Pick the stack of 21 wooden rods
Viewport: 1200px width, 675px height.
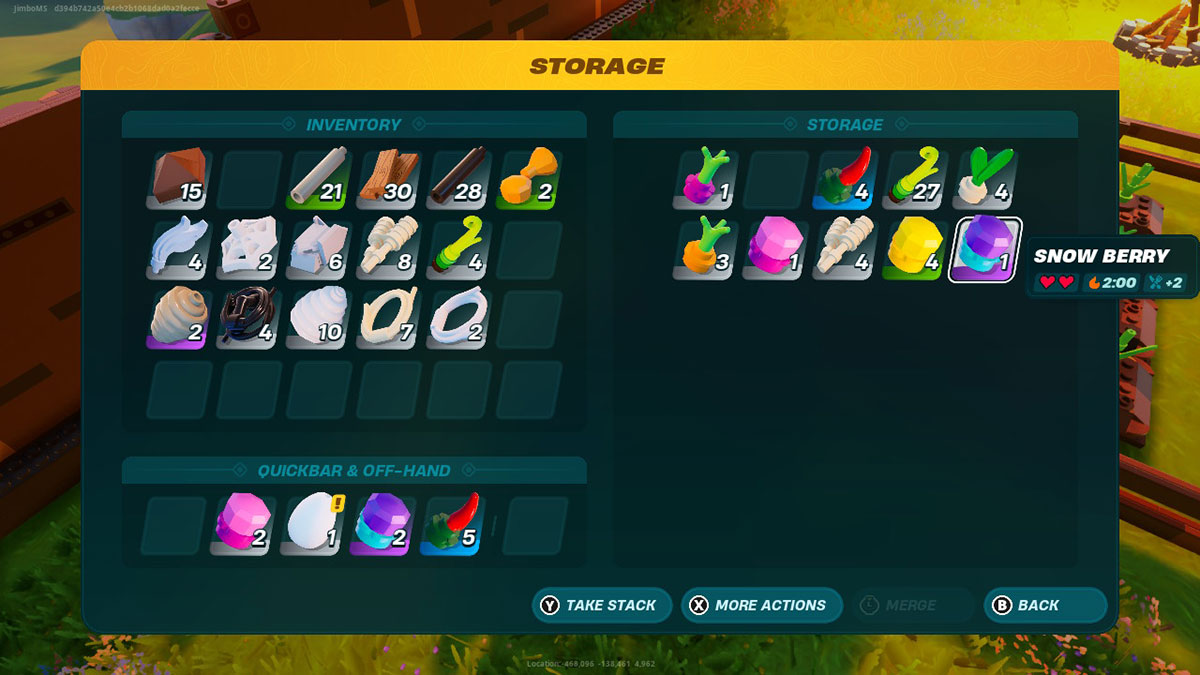click(x=319, y=179)
